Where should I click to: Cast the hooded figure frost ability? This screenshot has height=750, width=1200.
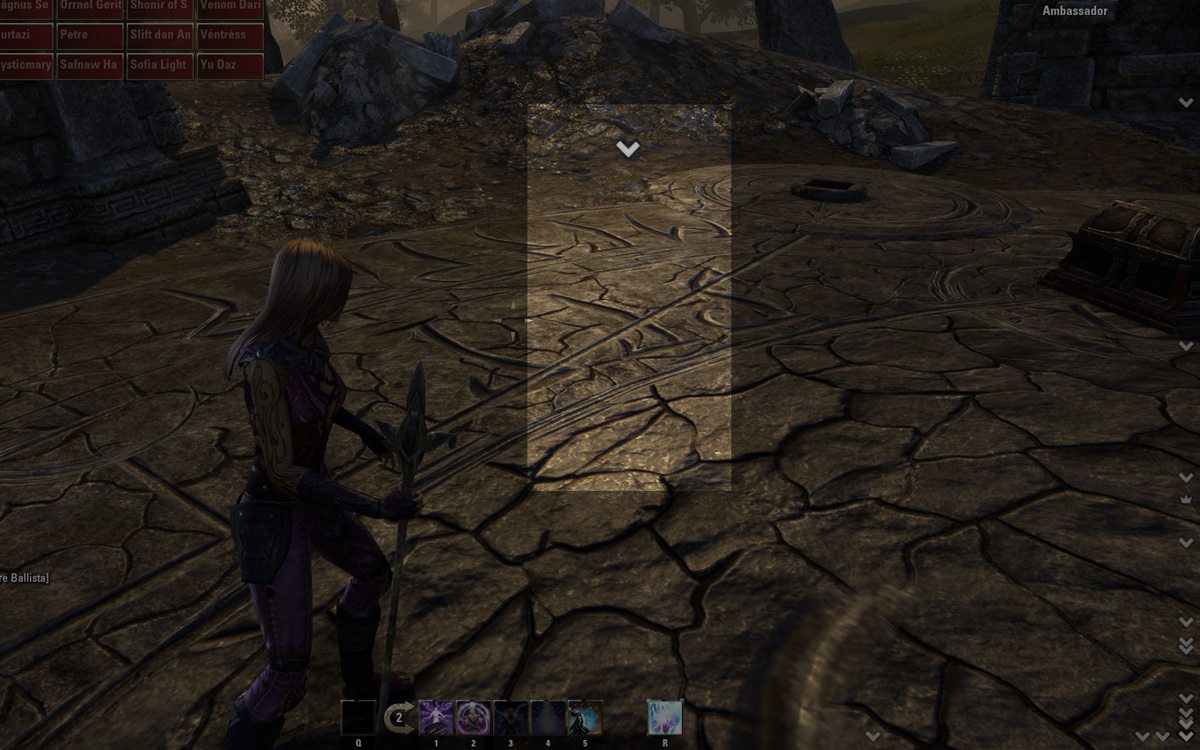coord(585,717)
